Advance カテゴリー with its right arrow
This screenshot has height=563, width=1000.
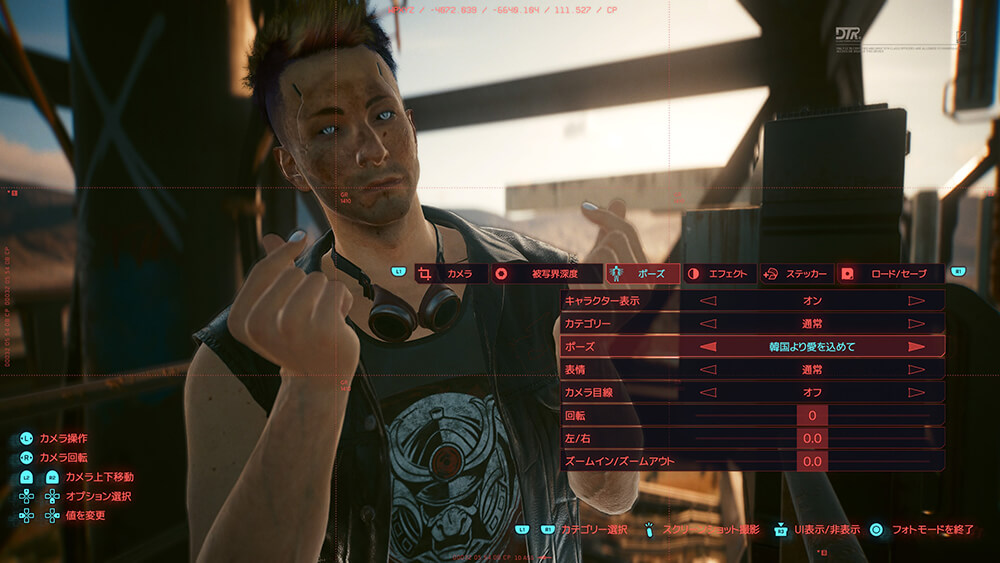pos(915,323)
